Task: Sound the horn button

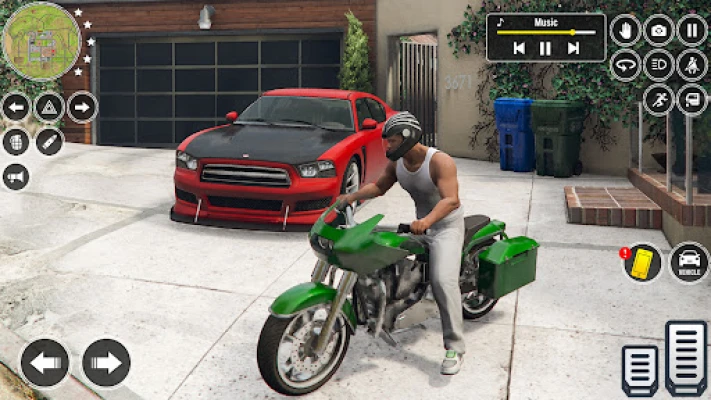Action: coord(16,177)
